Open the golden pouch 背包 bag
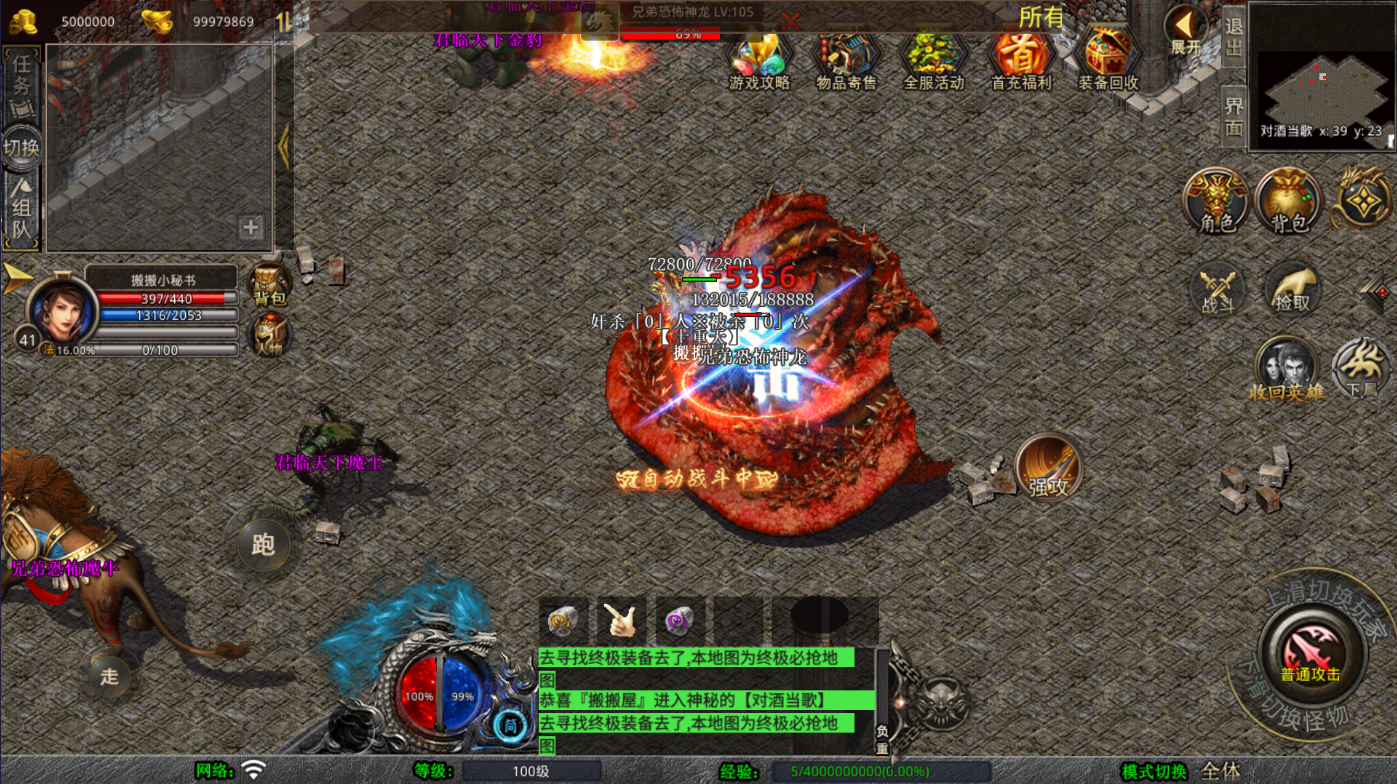Viewport: 1397px width, 784px height. point(1289,201)
